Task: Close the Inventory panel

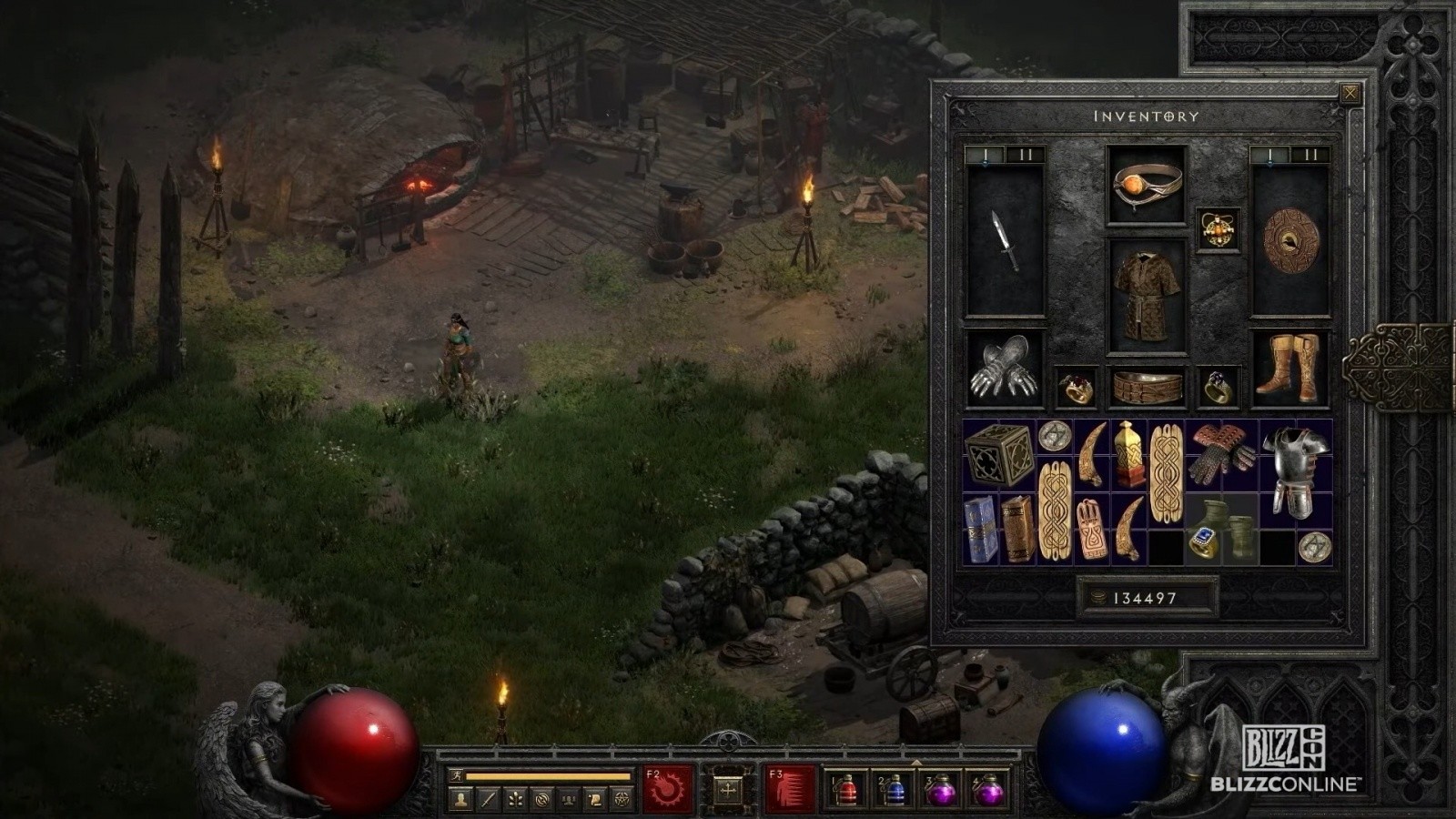Action: click(1350, 93)
